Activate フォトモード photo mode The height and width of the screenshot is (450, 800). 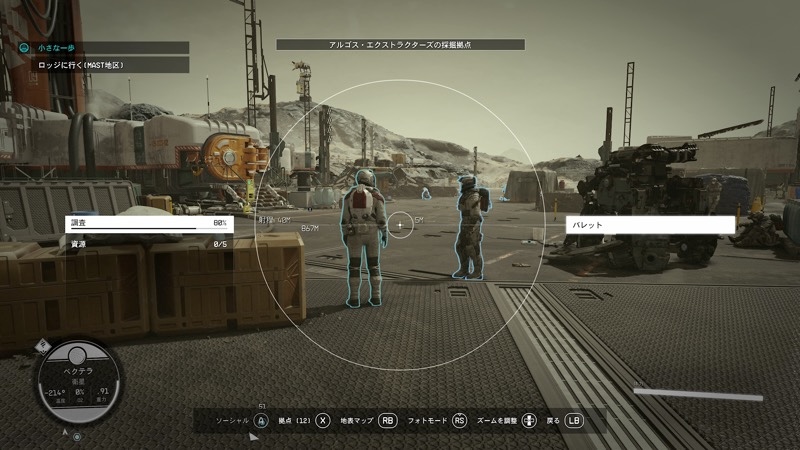click(x=437, y=421)
